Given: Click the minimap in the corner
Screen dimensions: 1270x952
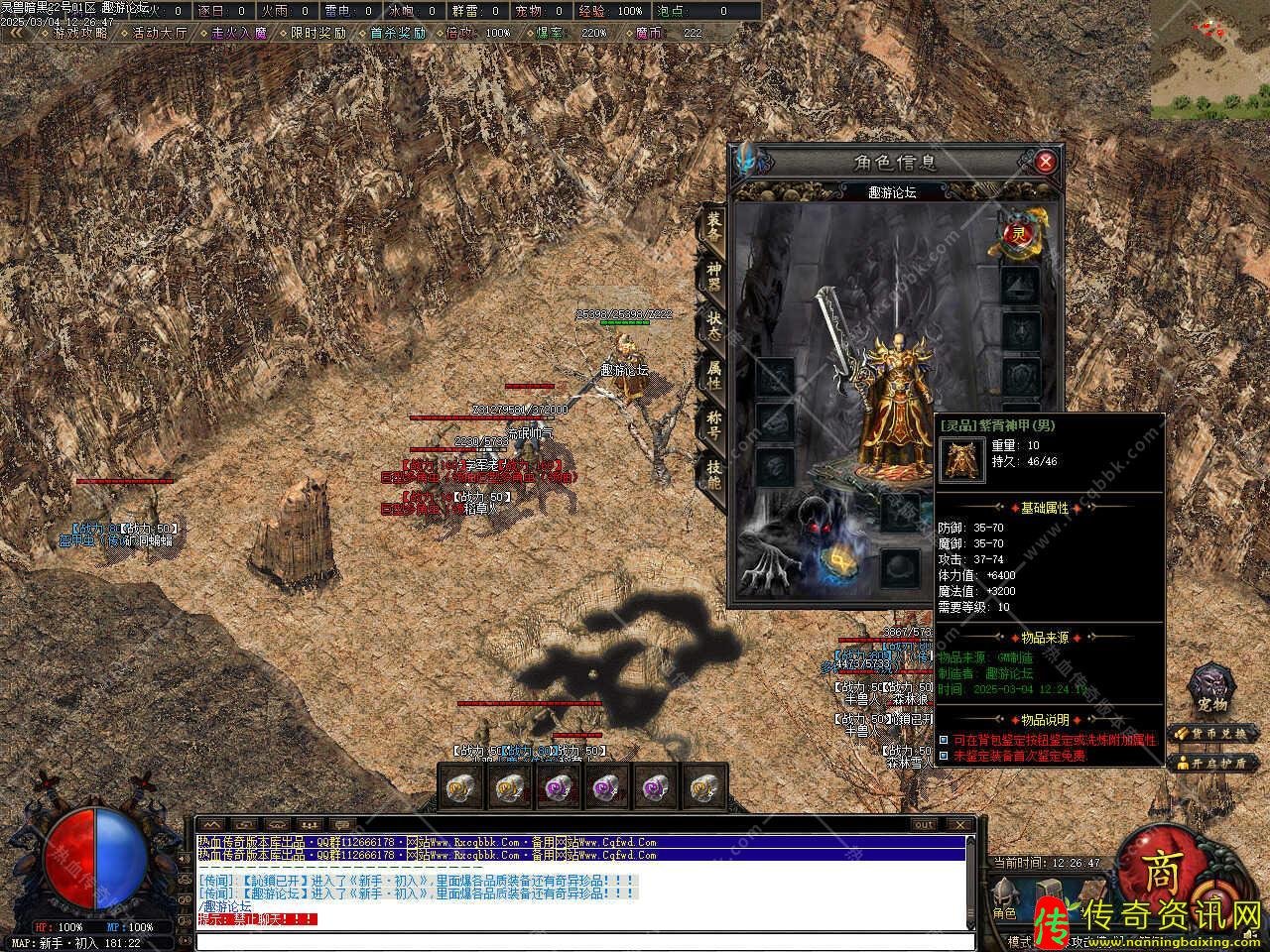Looking at the screenshot, I should coord(1209,59).
